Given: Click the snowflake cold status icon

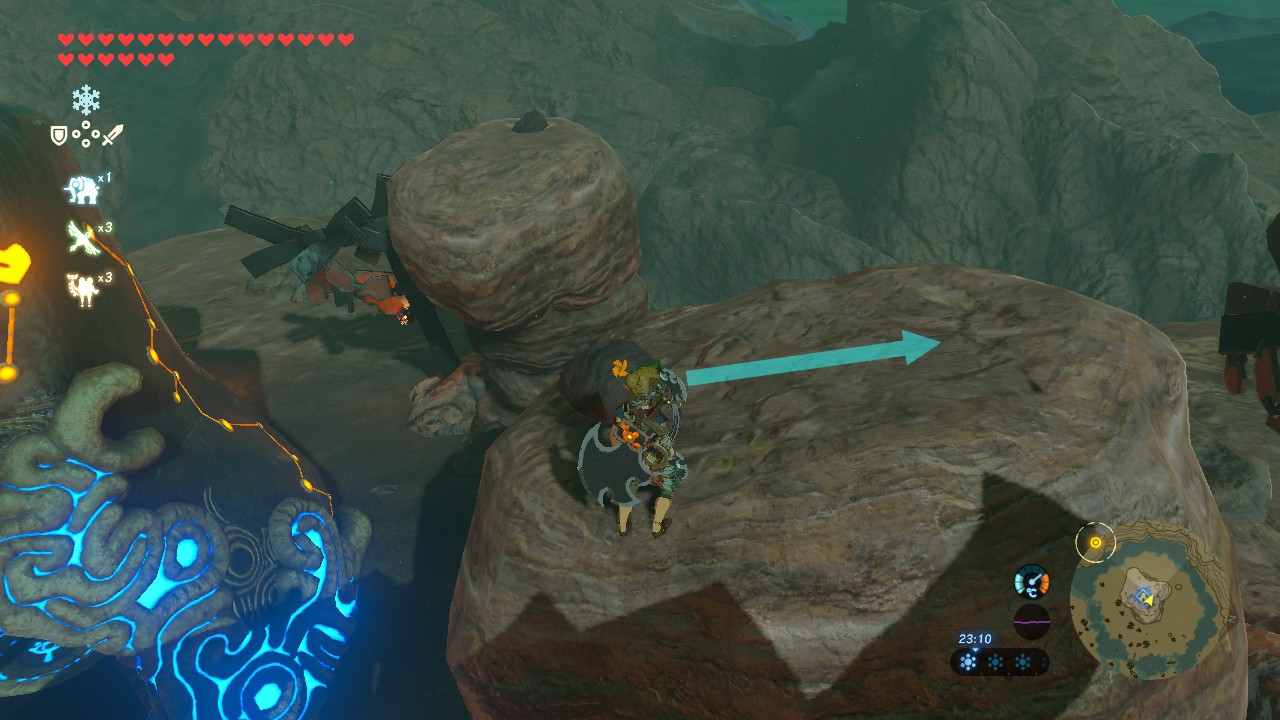Looking at the screenshot, I should [x=85, y=99].
